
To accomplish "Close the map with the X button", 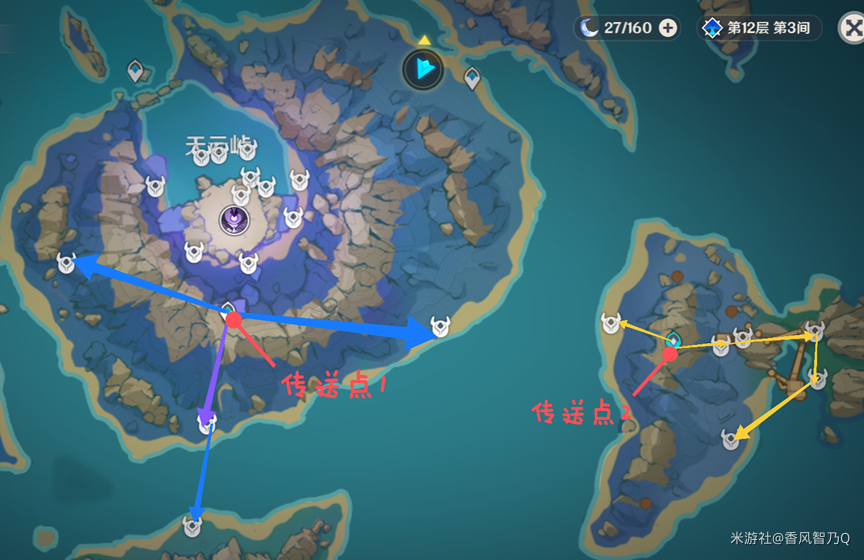I will 849,28.
